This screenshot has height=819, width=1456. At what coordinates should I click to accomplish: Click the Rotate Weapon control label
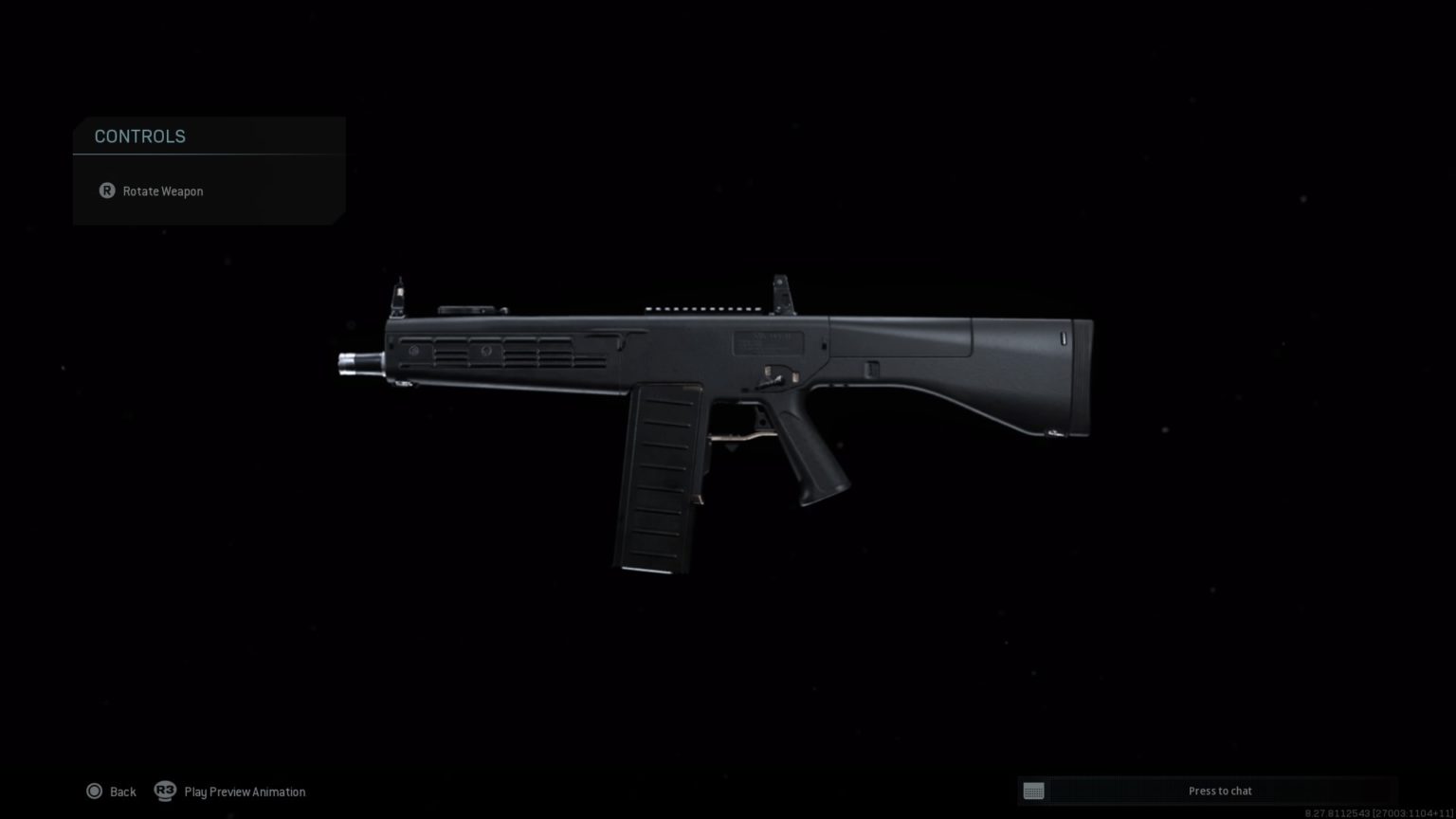tap(162, 191)
